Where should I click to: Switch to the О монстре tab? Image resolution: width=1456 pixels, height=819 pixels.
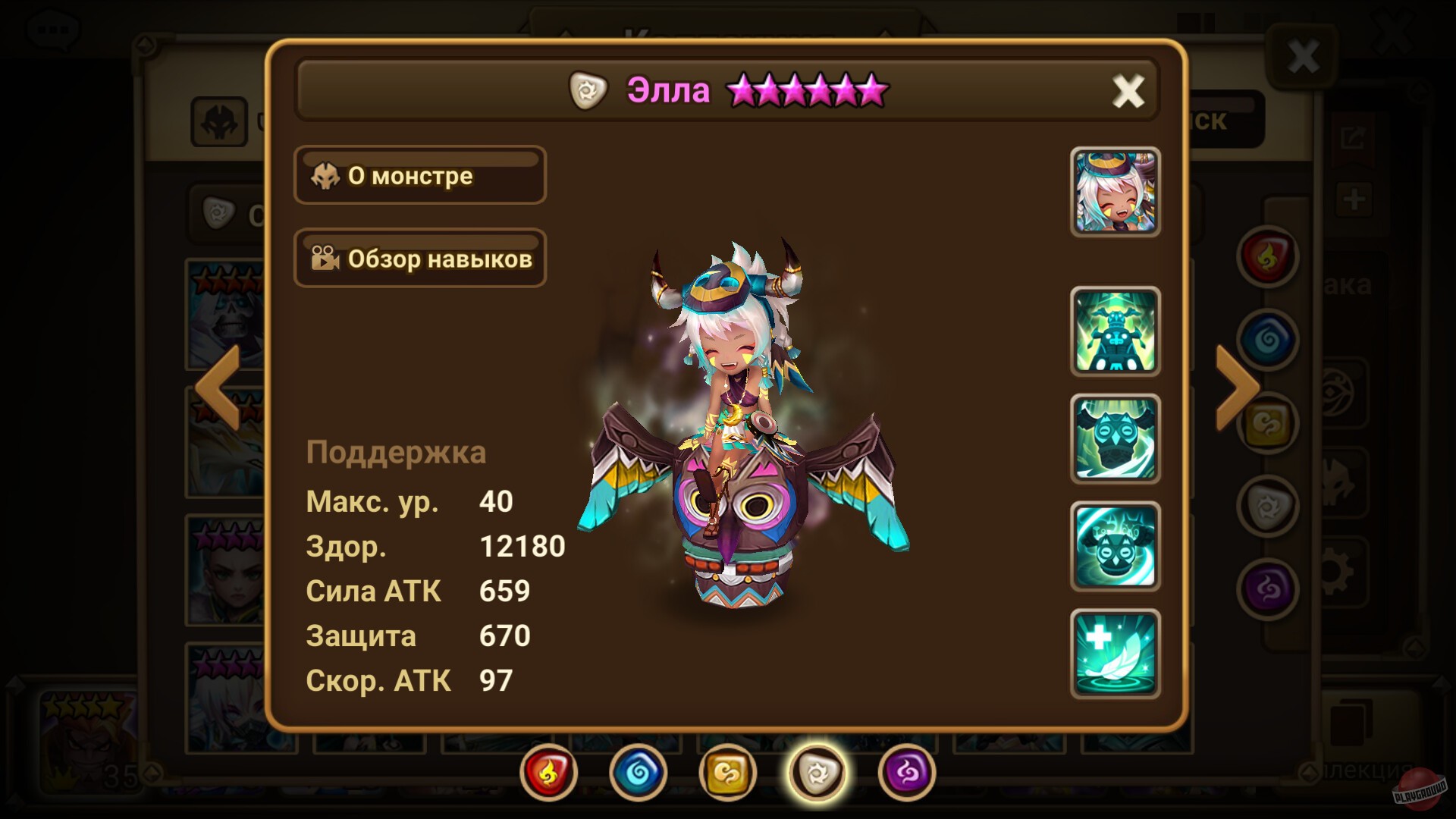click(x=420, y=176)
